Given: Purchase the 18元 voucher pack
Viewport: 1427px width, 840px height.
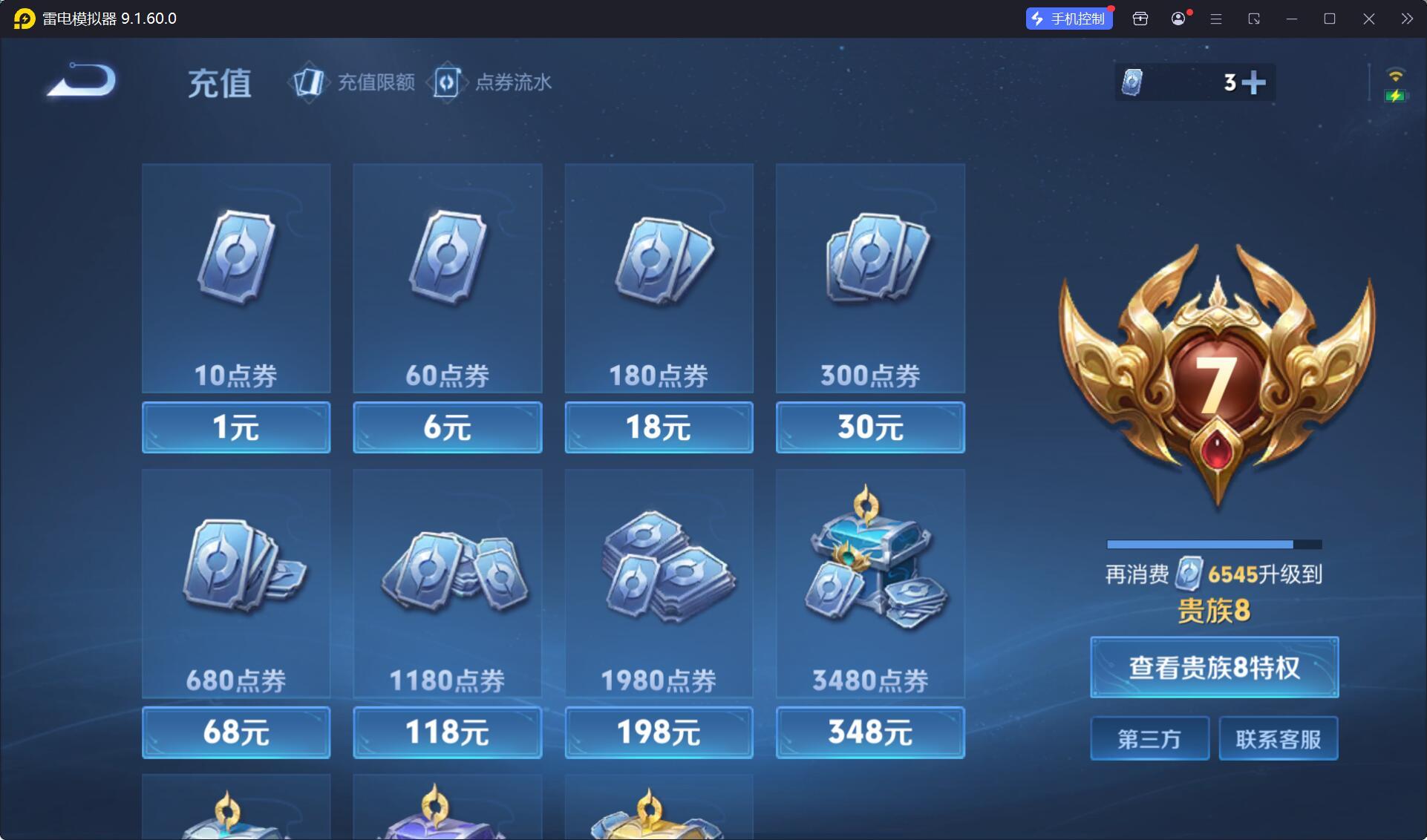Looking at the screenshot, I should click(659, 427).
